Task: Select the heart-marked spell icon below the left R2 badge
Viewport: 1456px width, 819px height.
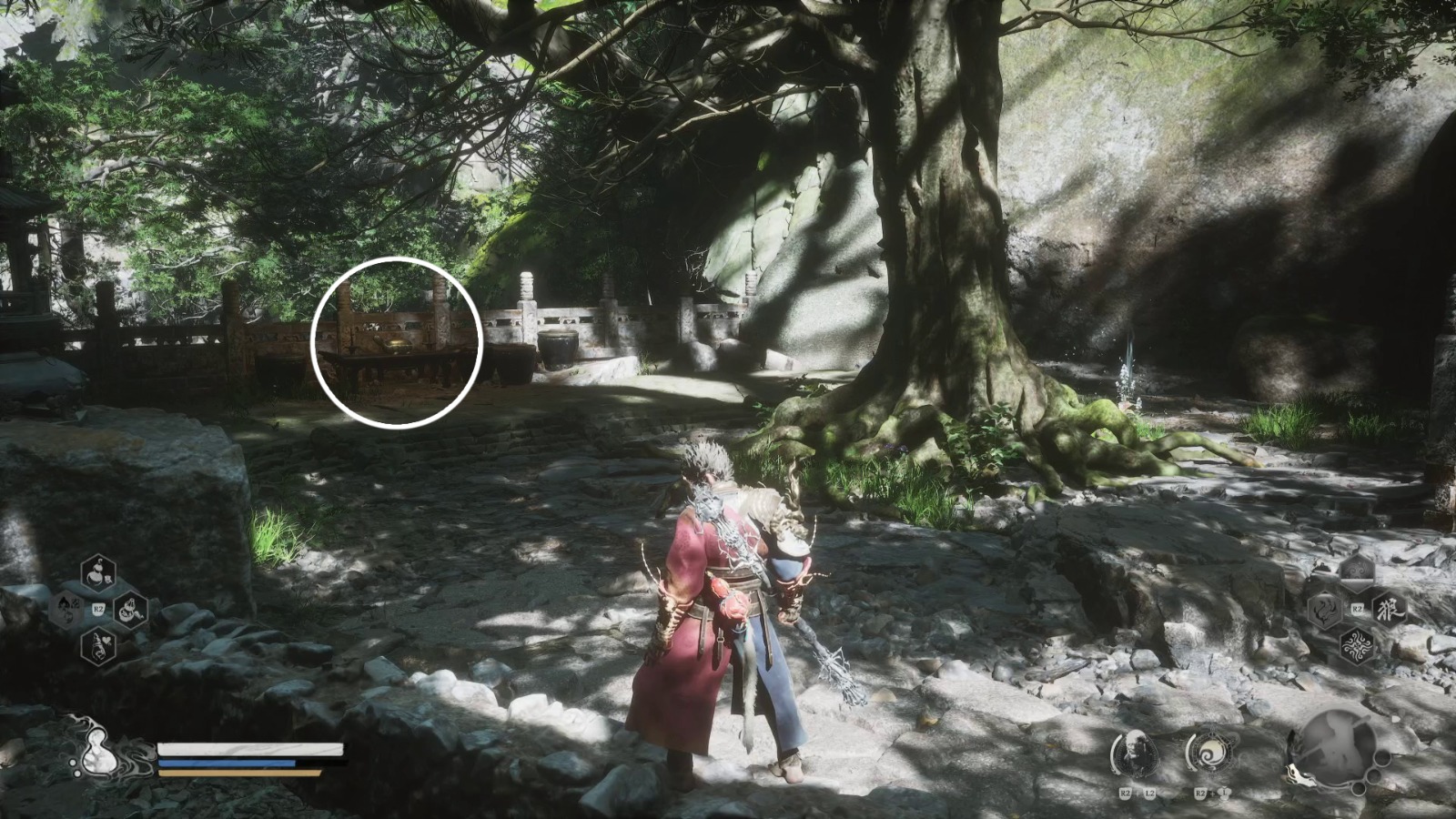Action: [98, 648]
